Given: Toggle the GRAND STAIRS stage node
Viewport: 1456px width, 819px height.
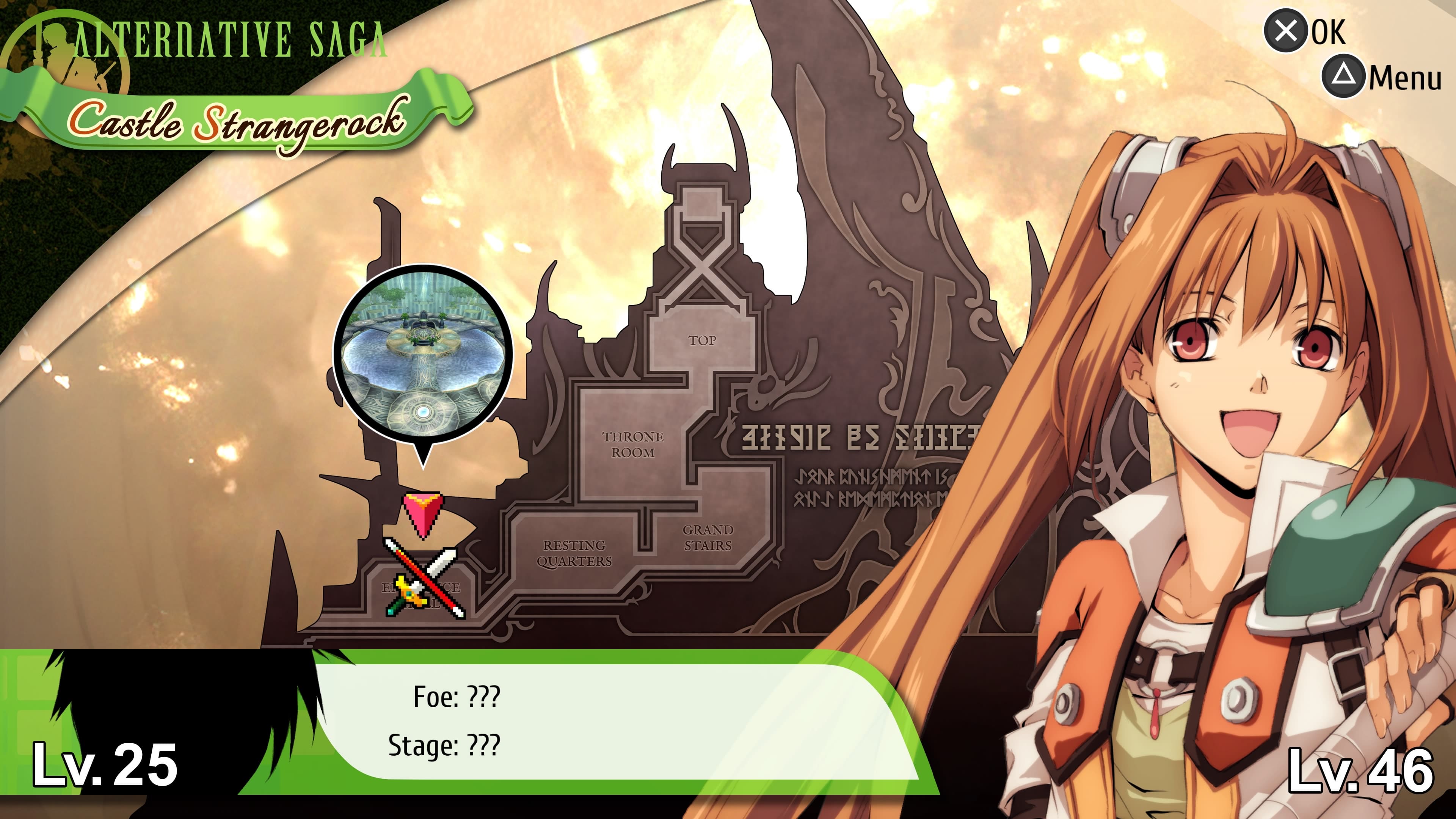Looking at the screenshot, I should (708, 538).
